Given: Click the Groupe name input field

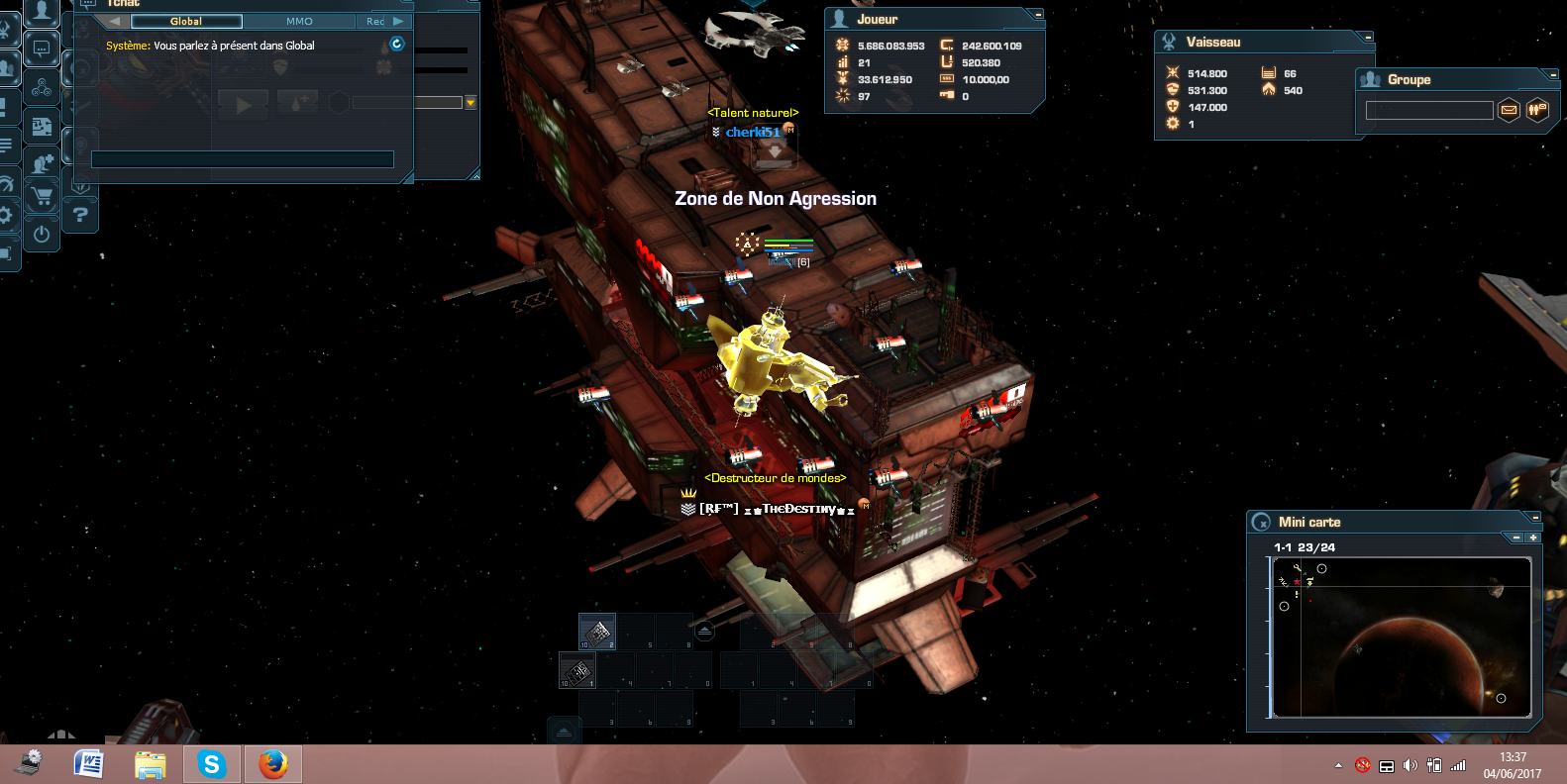Looking at the screenshot, I should (1428, 111).
